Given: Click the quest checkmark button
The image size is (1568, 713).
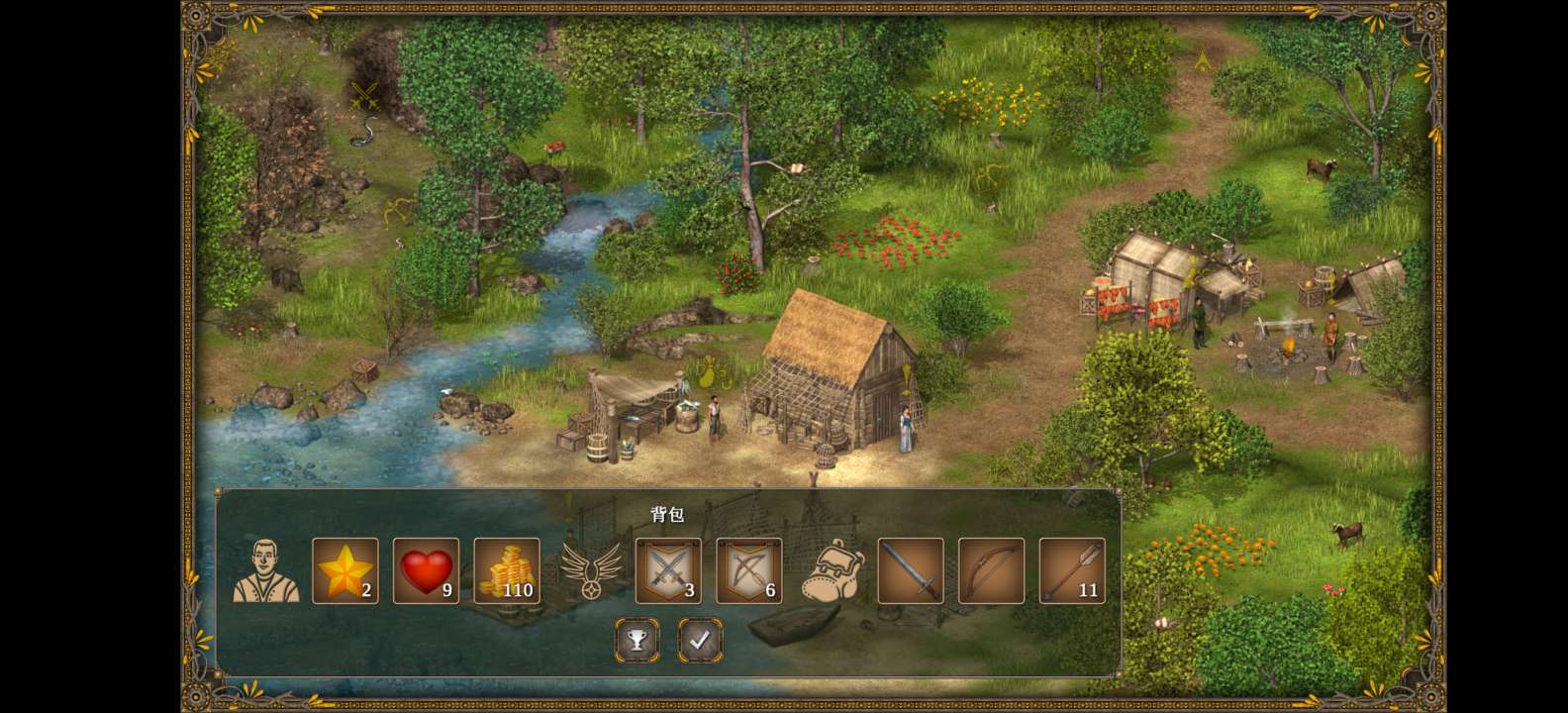Looking at the screenshot, I should (x=700, y=640).
